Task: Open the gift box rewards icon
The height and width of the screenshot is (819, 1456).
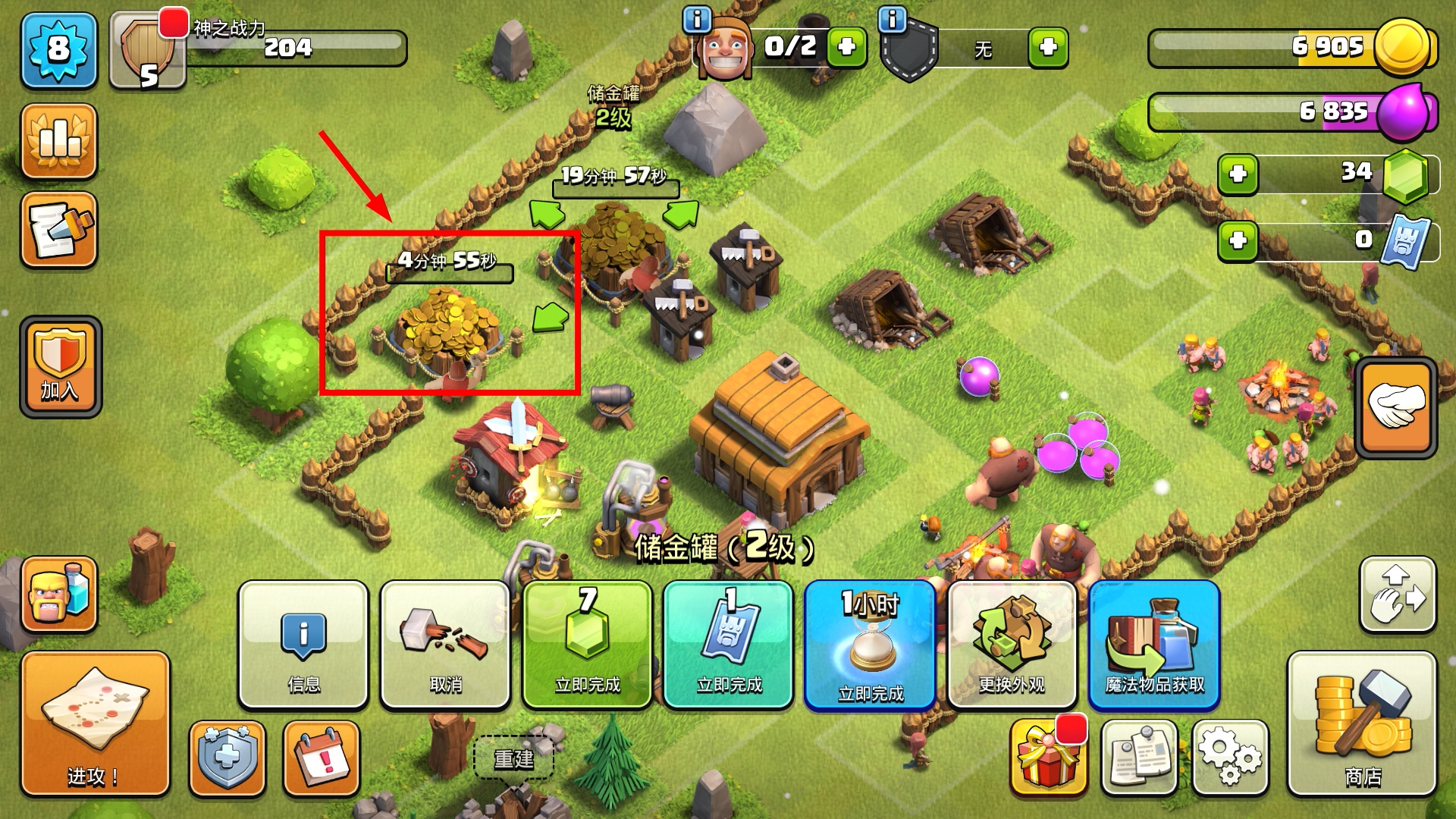Action: point(1048,758)
